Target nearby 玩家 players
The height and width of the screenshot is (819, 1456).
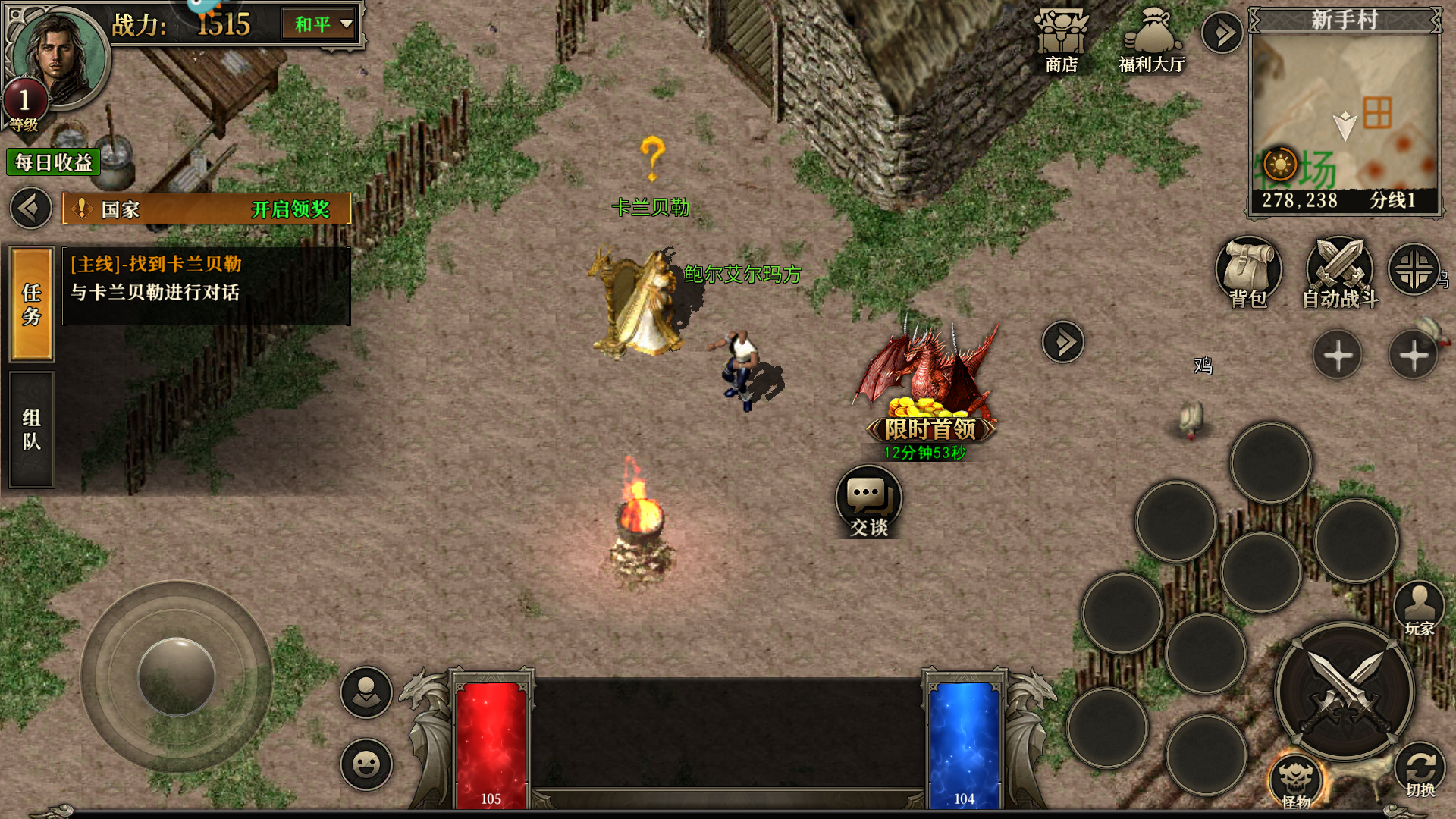1419,608
